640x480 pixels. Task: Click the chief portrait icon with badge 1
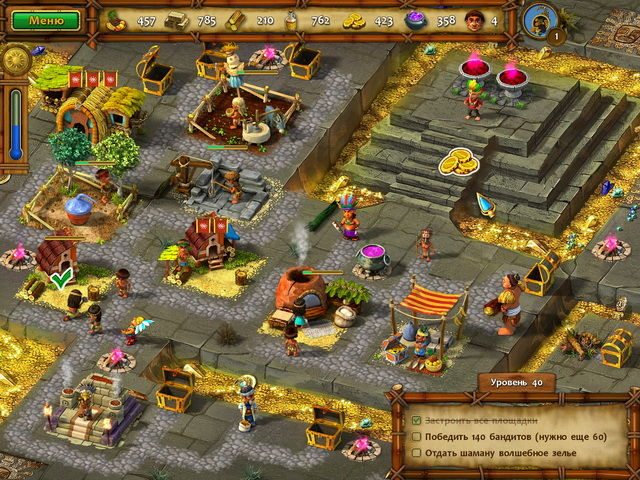538,19
